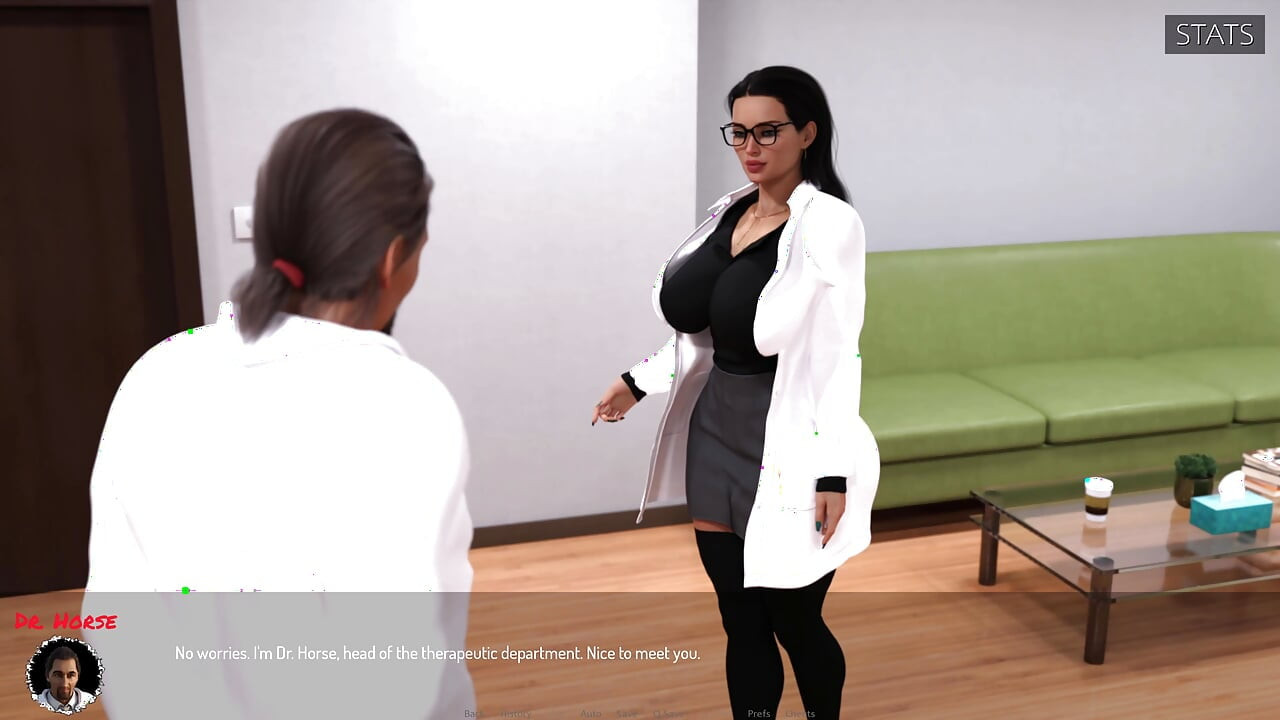
Task: Toggle the Lights option in the quick menu
Action: coord(799,713)
